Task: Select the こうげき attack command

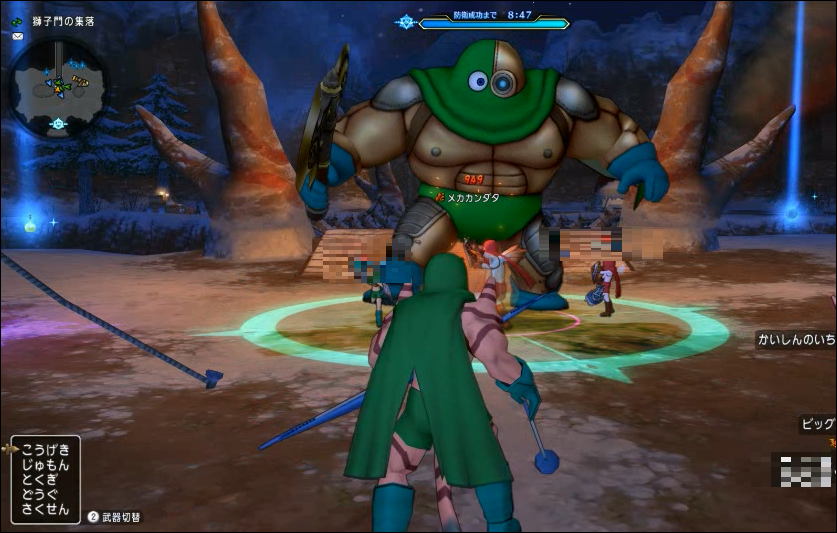Action: 45,449
